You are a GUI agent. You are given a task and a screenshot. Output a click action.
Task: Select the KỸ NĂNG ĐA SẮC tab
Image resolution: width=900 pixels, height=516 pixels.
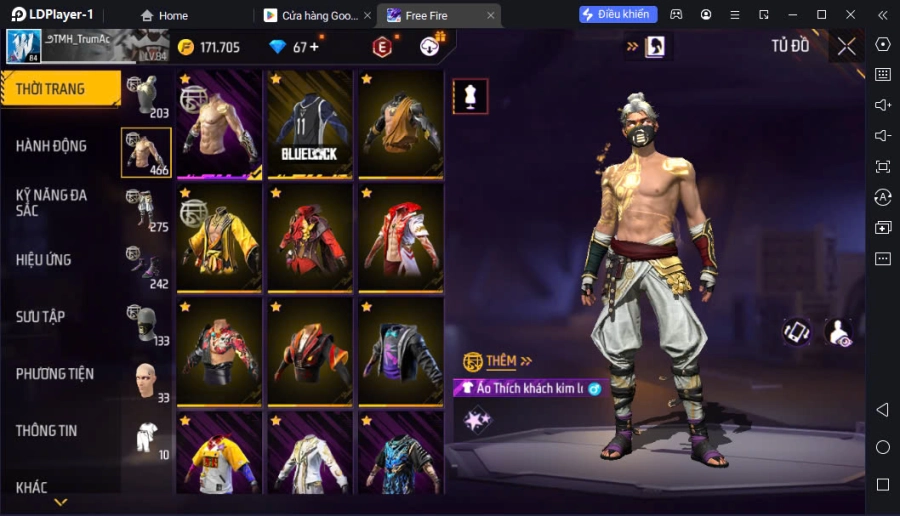tap(52, 202)
